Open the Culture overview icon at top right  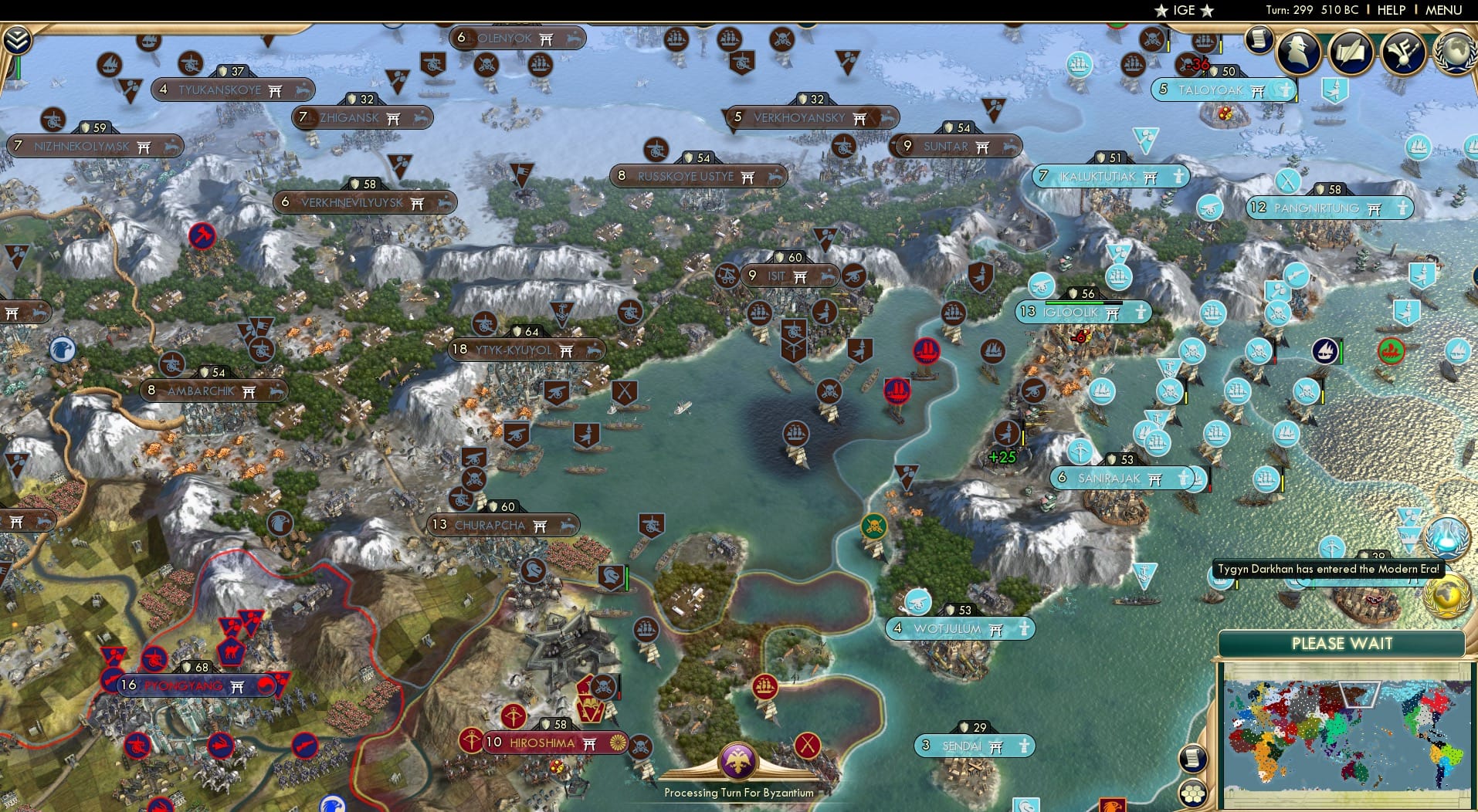[1402, 51]
